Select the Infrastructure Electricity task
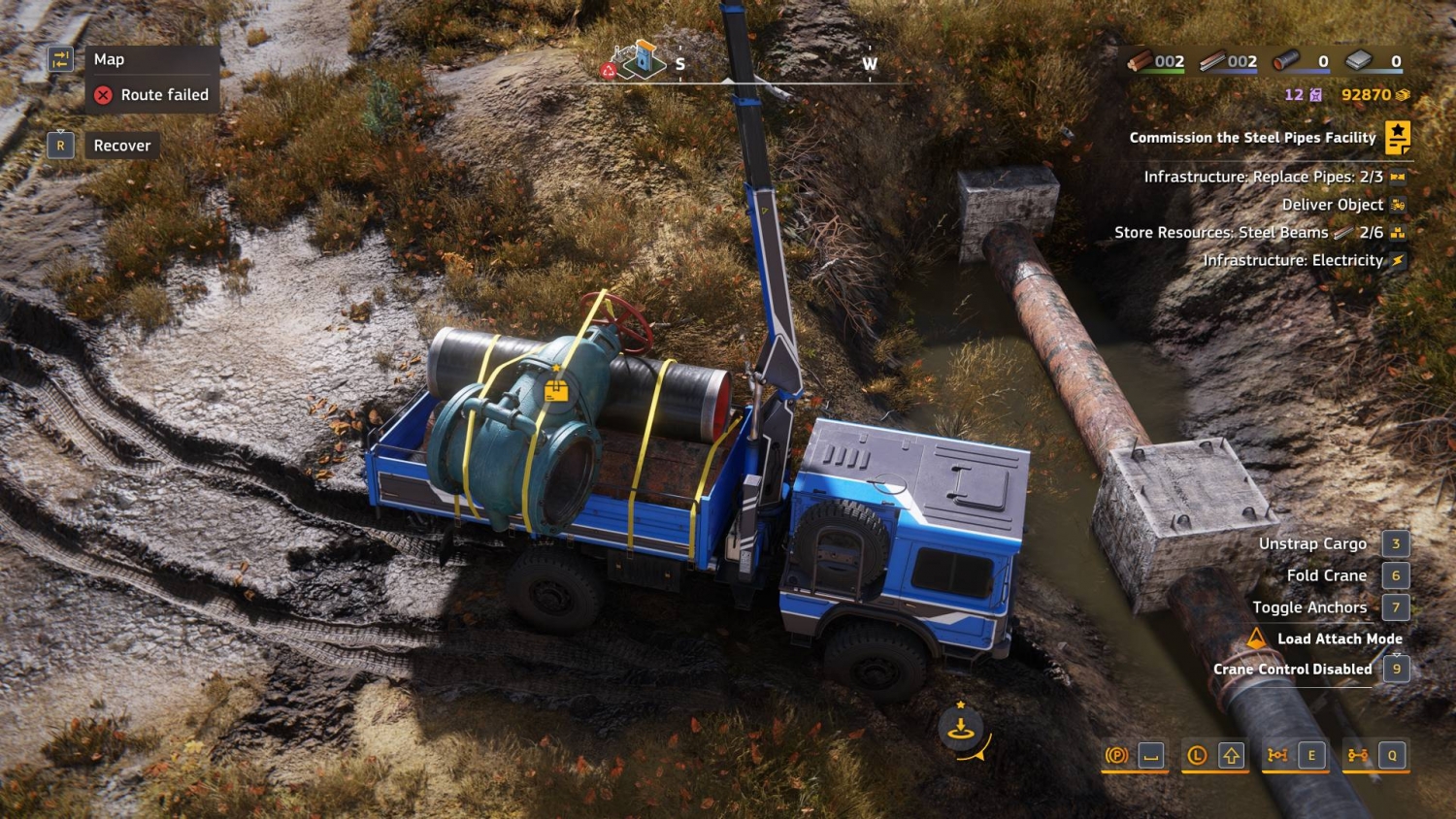This screenshot has height=819, width=1456. [1292, 260]
